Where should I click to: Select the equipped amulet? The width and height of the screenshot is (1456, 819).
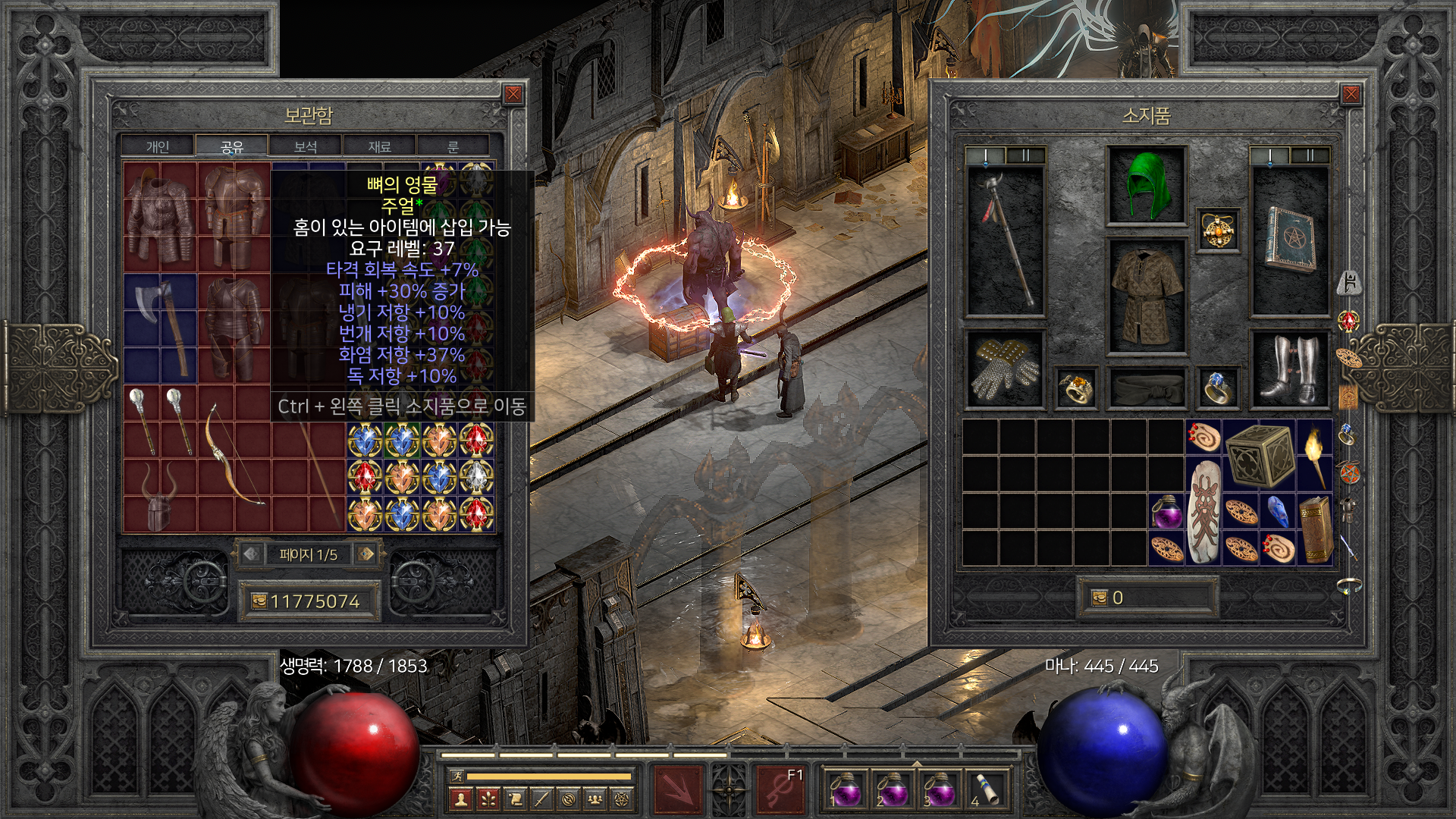[x=1219, y=230]
